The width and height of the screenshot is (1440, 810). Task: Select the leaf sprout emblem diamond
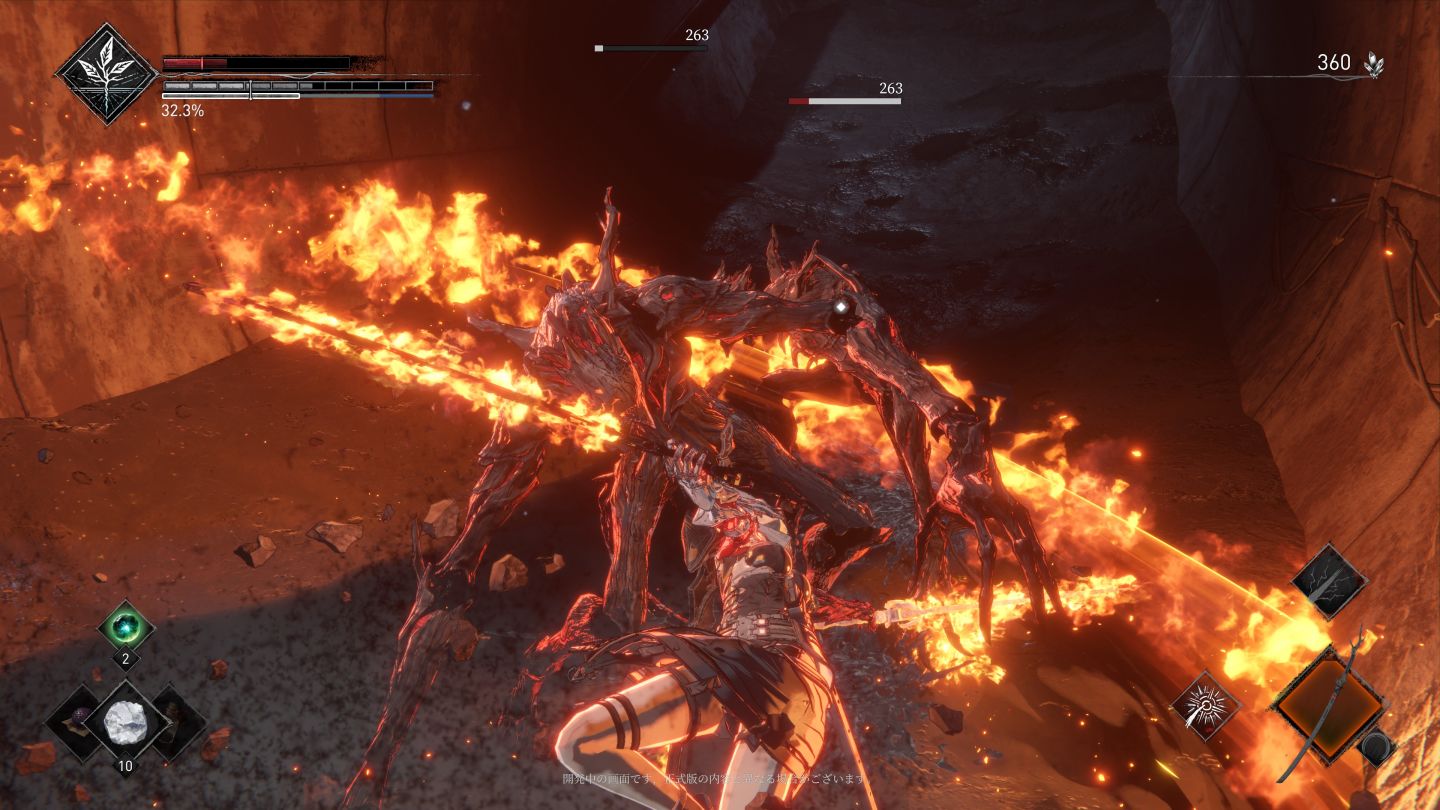(x=106, y=74)
